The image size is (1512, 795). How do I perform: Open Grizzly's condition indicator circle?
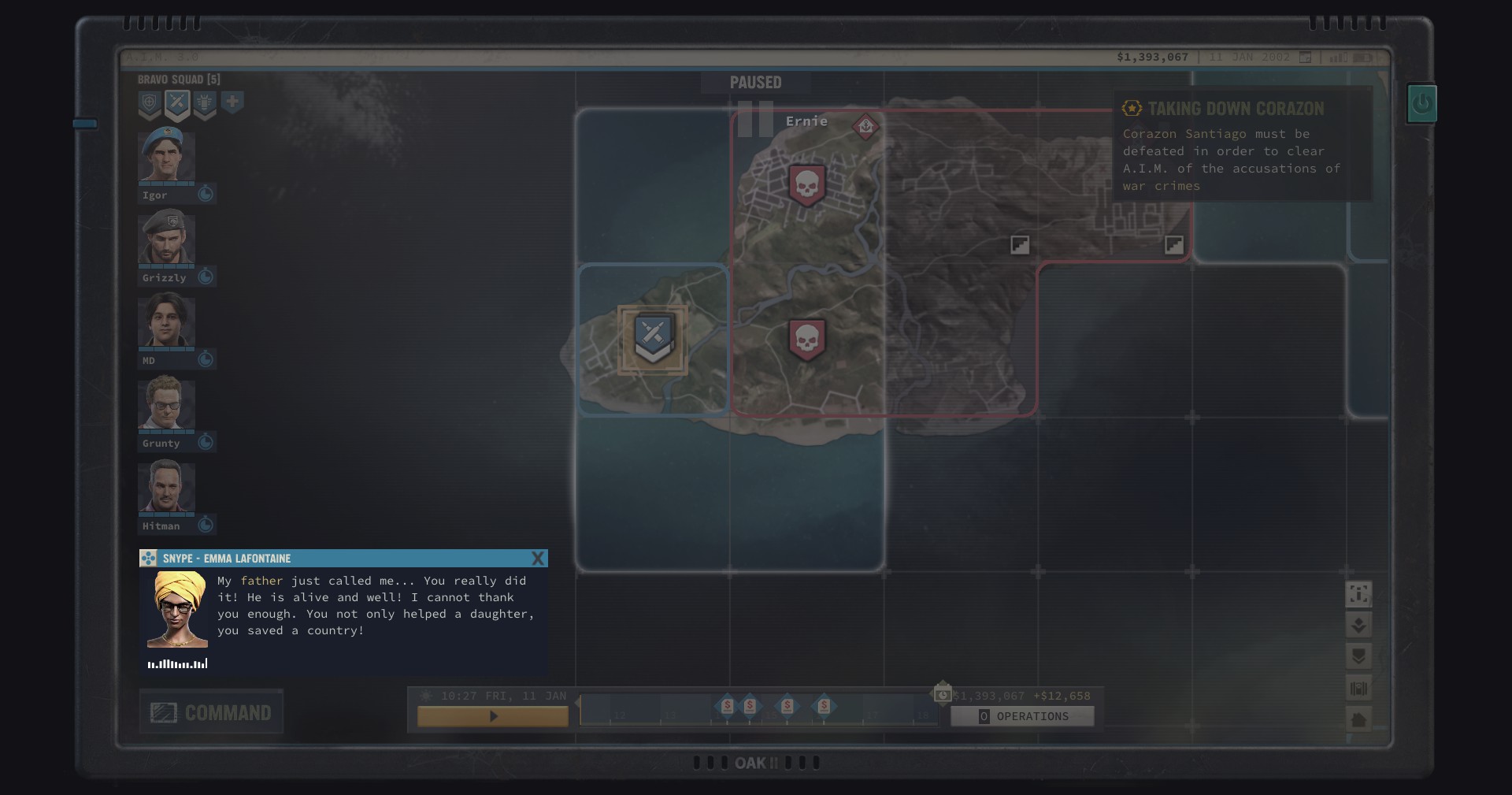(206, 277)
